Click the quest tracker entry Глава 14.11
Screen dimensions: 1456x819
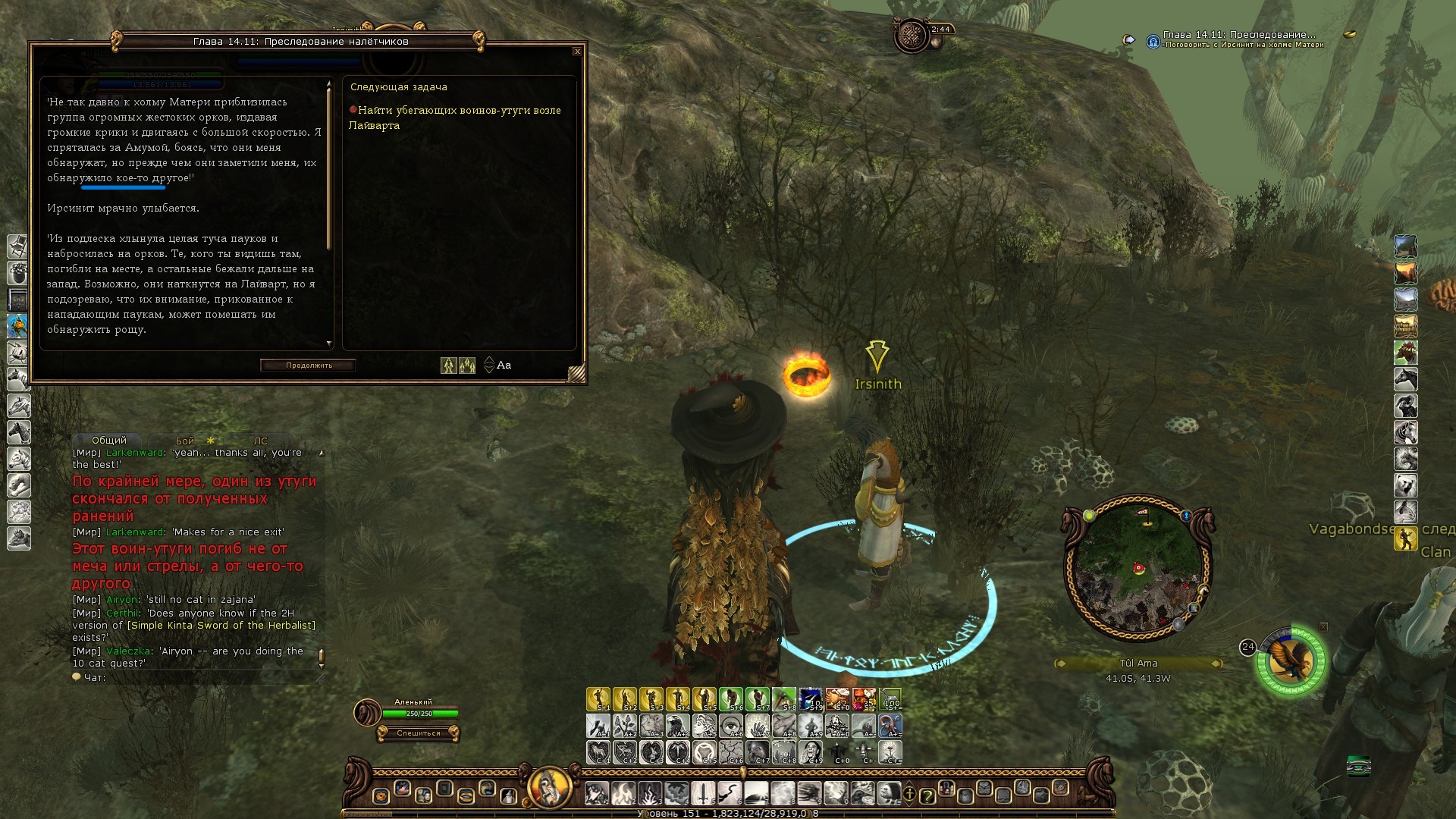1239,35
